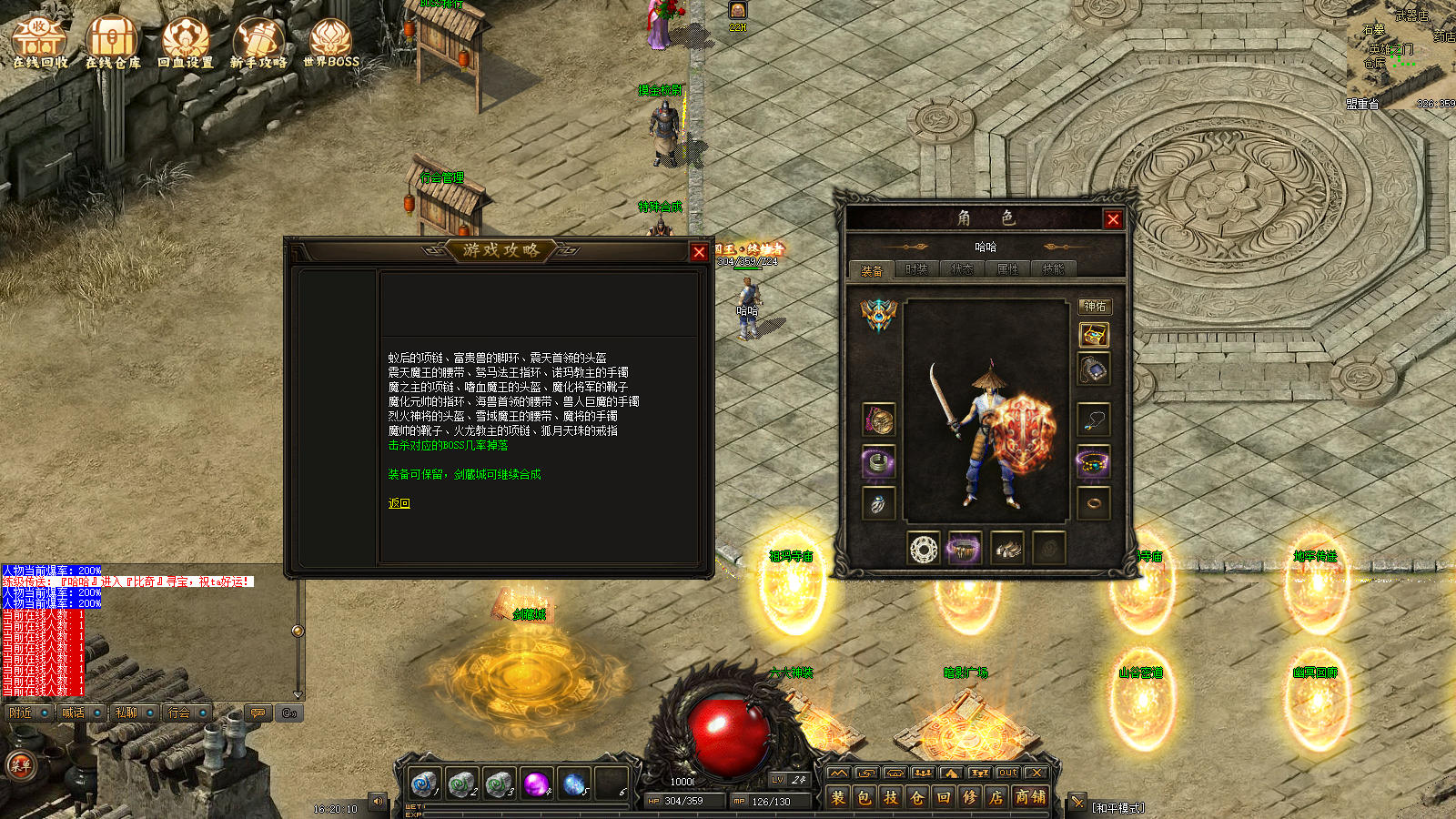The width and height of the screenshot is (1456, 819).
Task: Click the 返回 link in the guide
Action: point(399,503)
